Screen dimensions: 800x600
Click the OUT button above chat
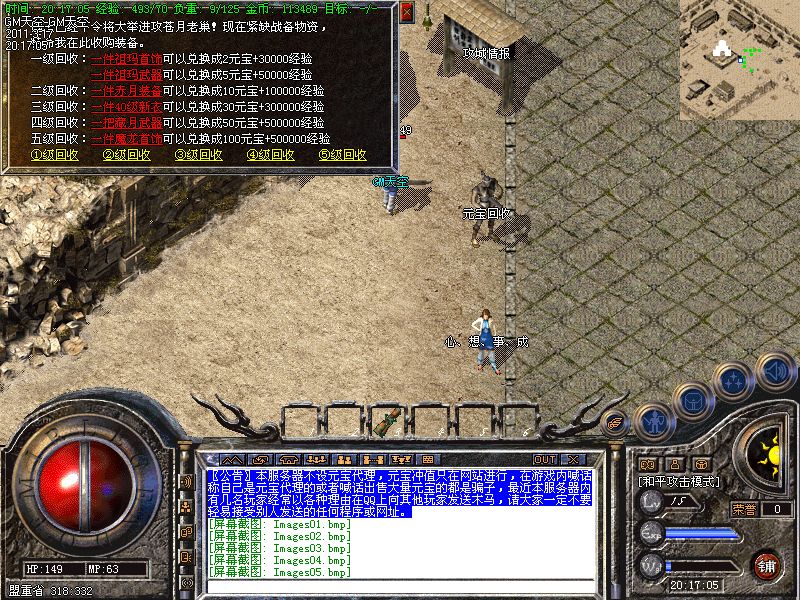pos(544,432)
